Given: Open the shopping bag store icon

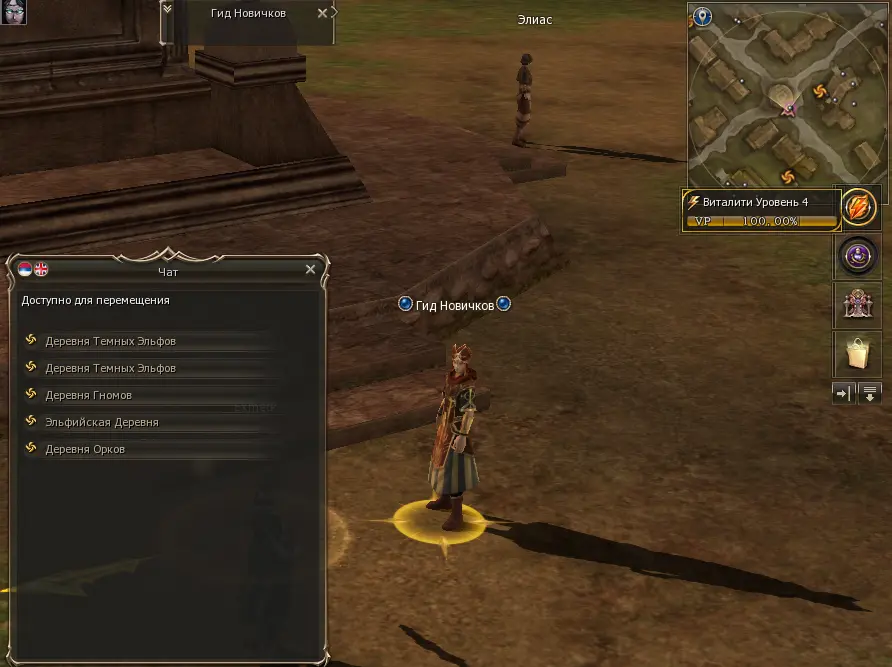Looking at the screenshot, I should point(857,353).
